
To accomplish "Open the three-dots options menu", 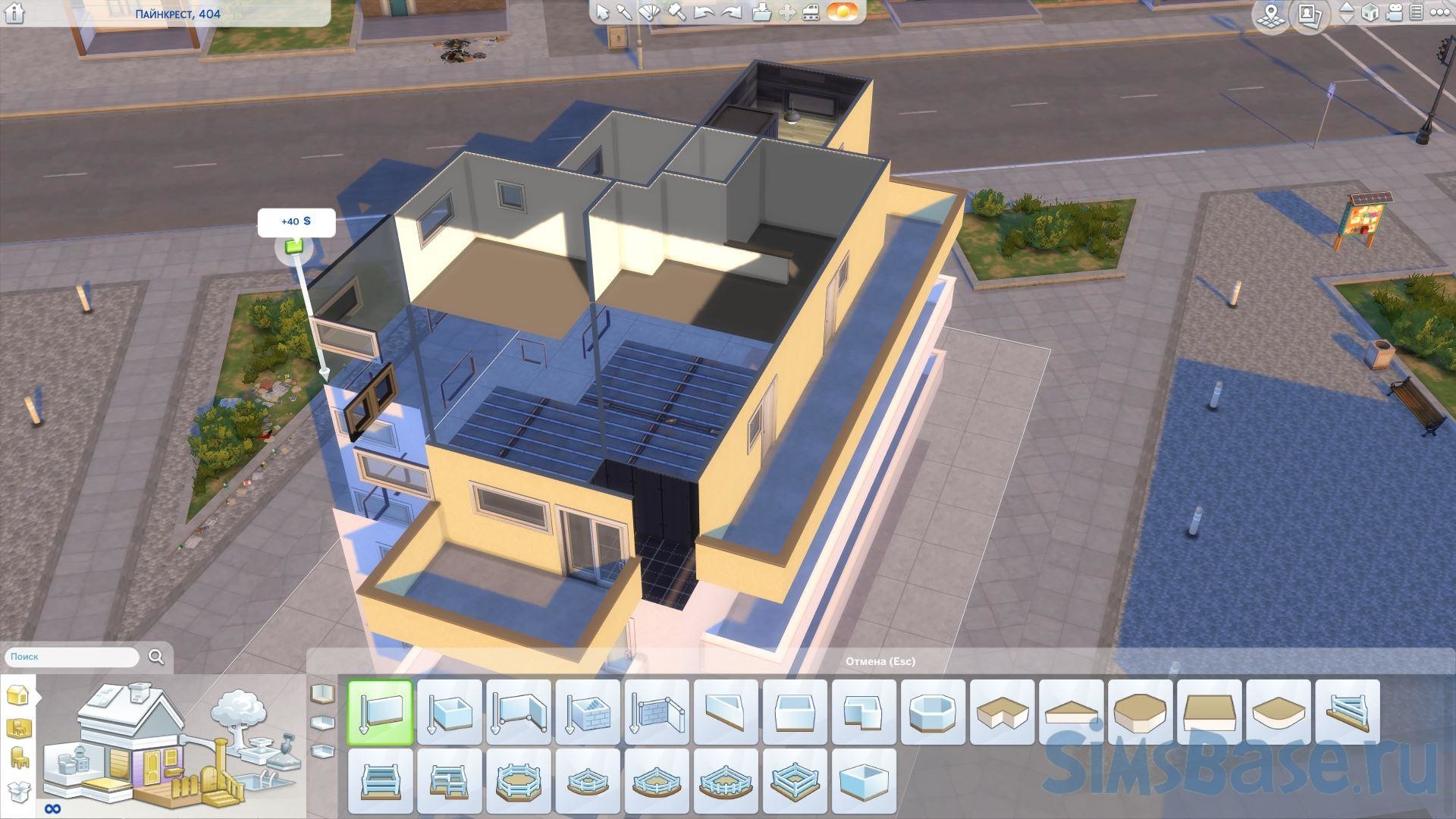I will tap(1439, 13).
